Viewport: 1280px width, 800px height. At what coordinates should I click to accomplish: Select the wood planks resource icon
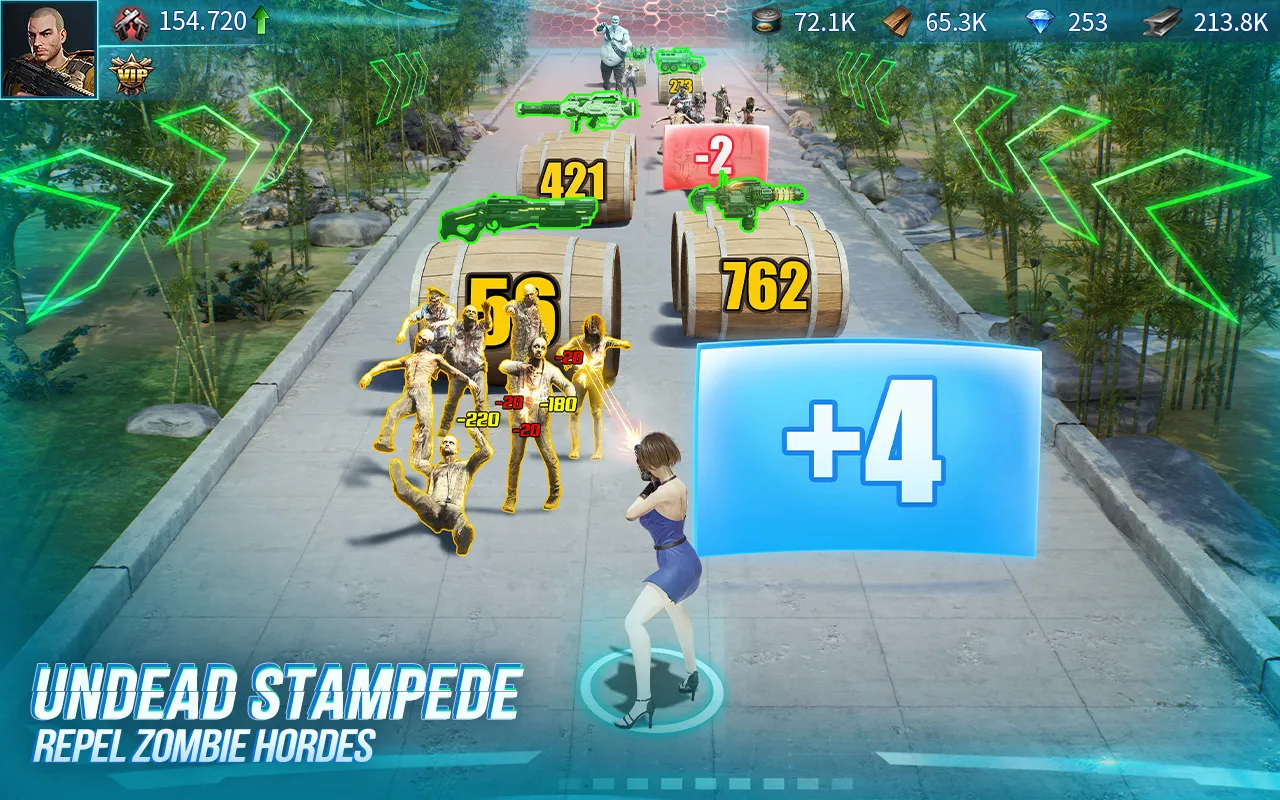point(900,22)
